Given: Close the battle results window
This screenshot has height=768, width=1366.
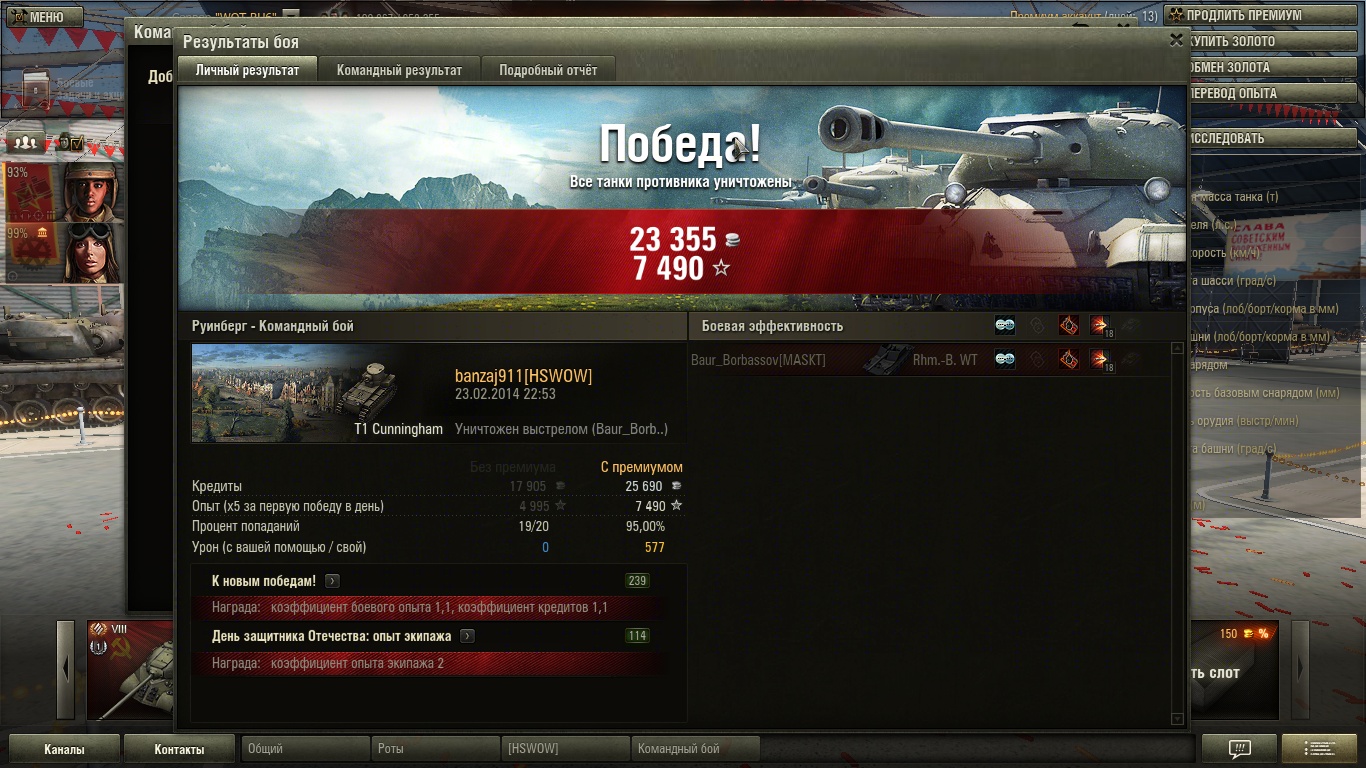Looking at the screenshot, I should pos(1176,40).
